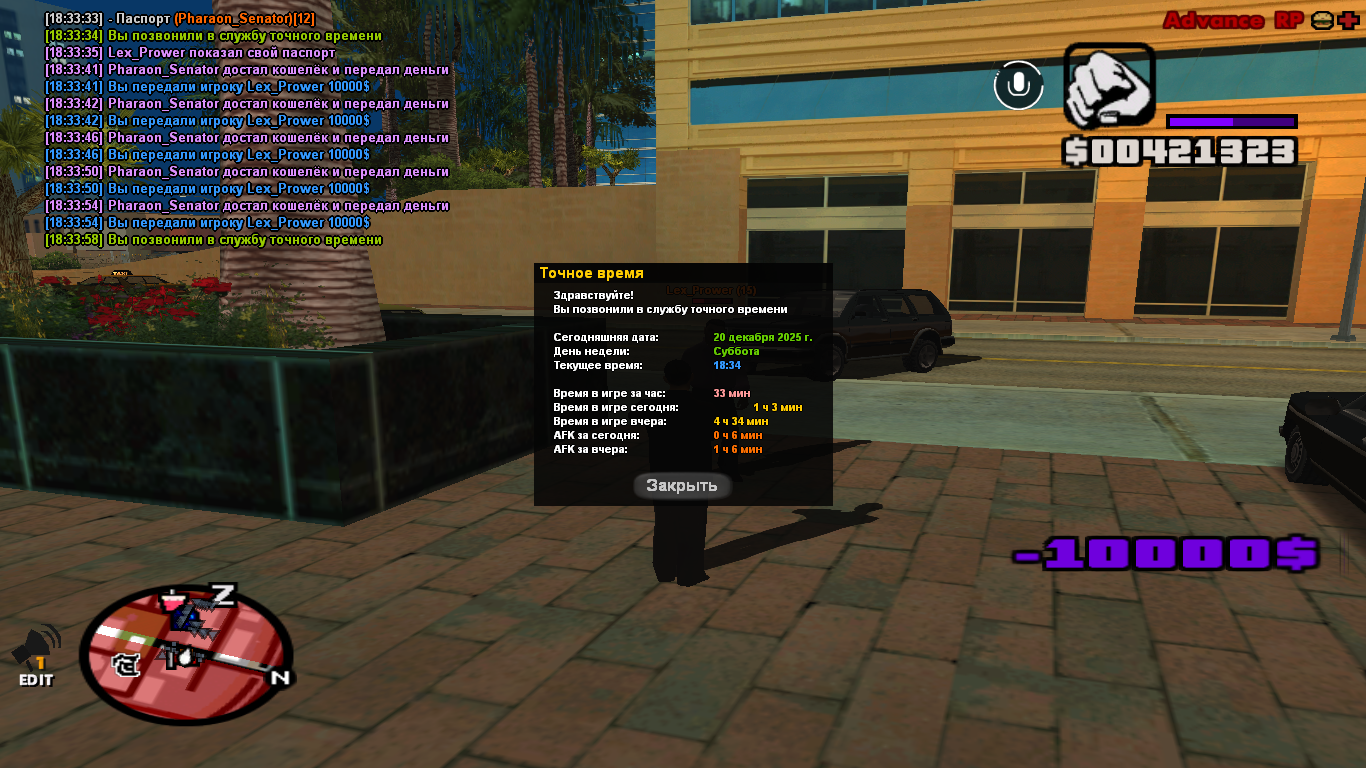Close the Точное время dialog with Закрыть
1366x768 pixels.
682,486
